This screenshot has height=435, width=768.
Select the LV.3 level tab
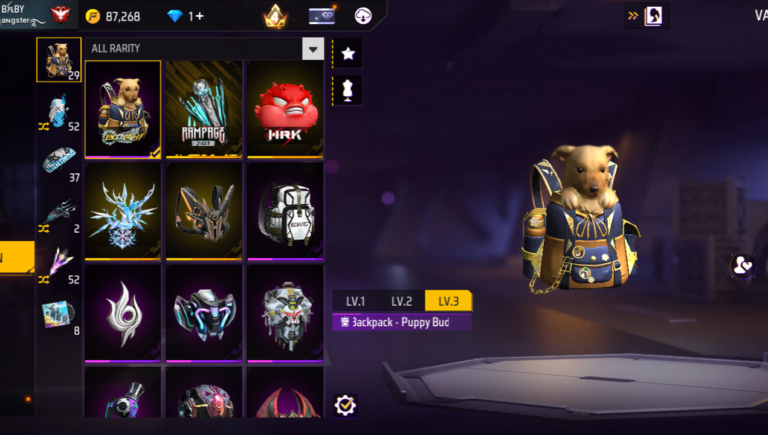pos(447,301)
